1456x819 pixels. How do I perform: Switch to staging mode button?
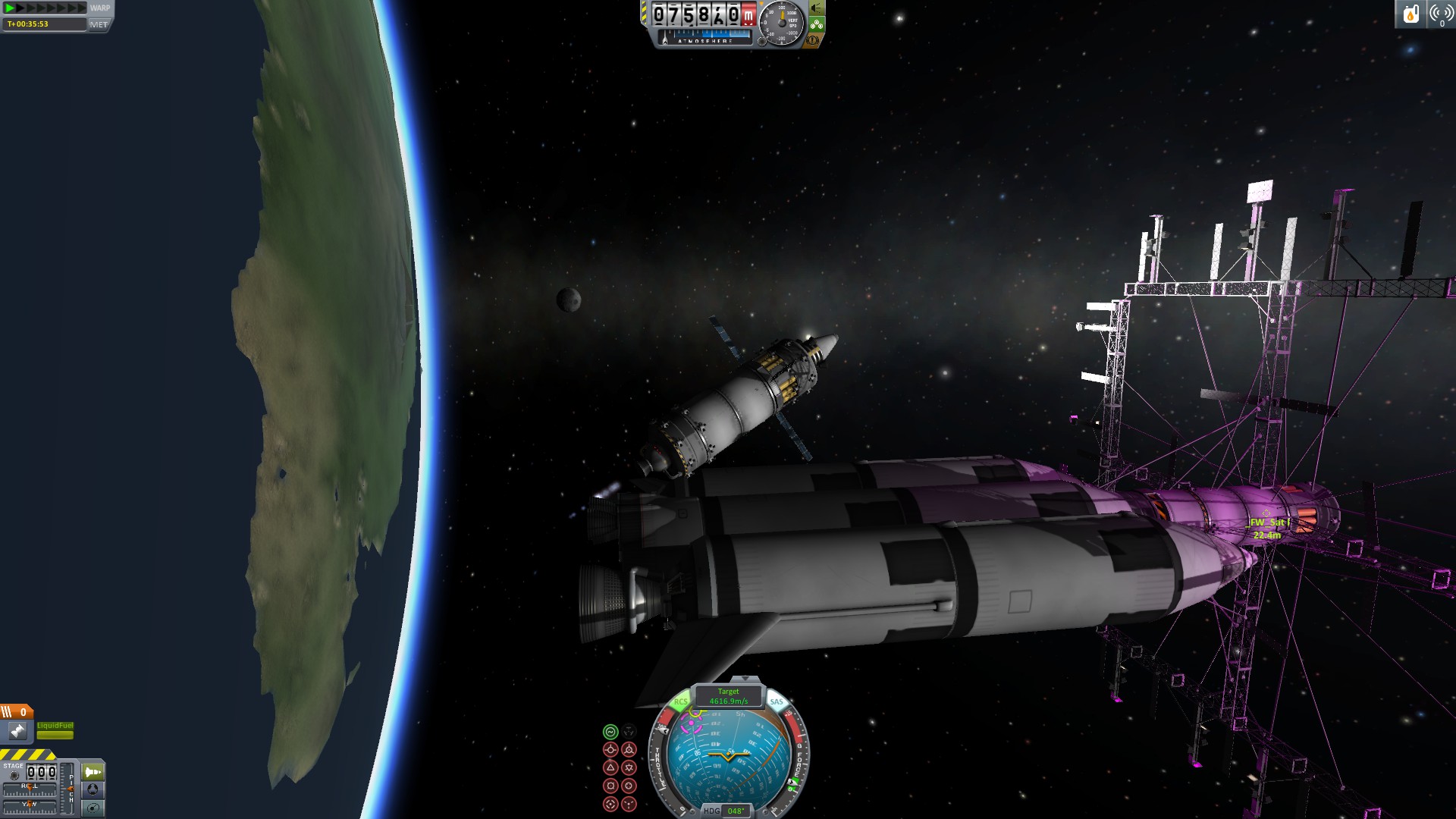(x=93, y=772)
